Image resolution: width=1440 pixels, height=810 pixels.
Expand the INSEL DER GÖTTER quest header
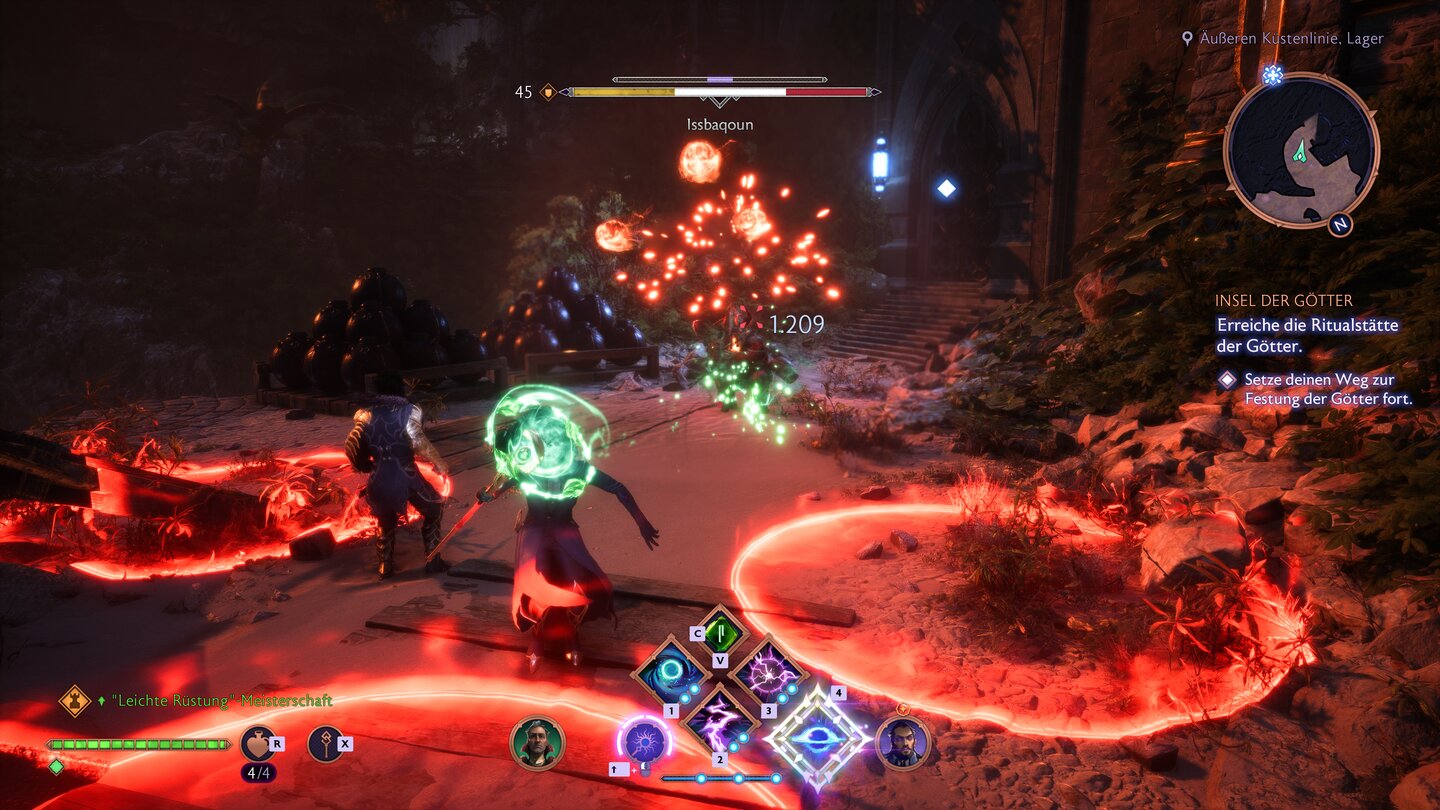(x=1283, y=300)
